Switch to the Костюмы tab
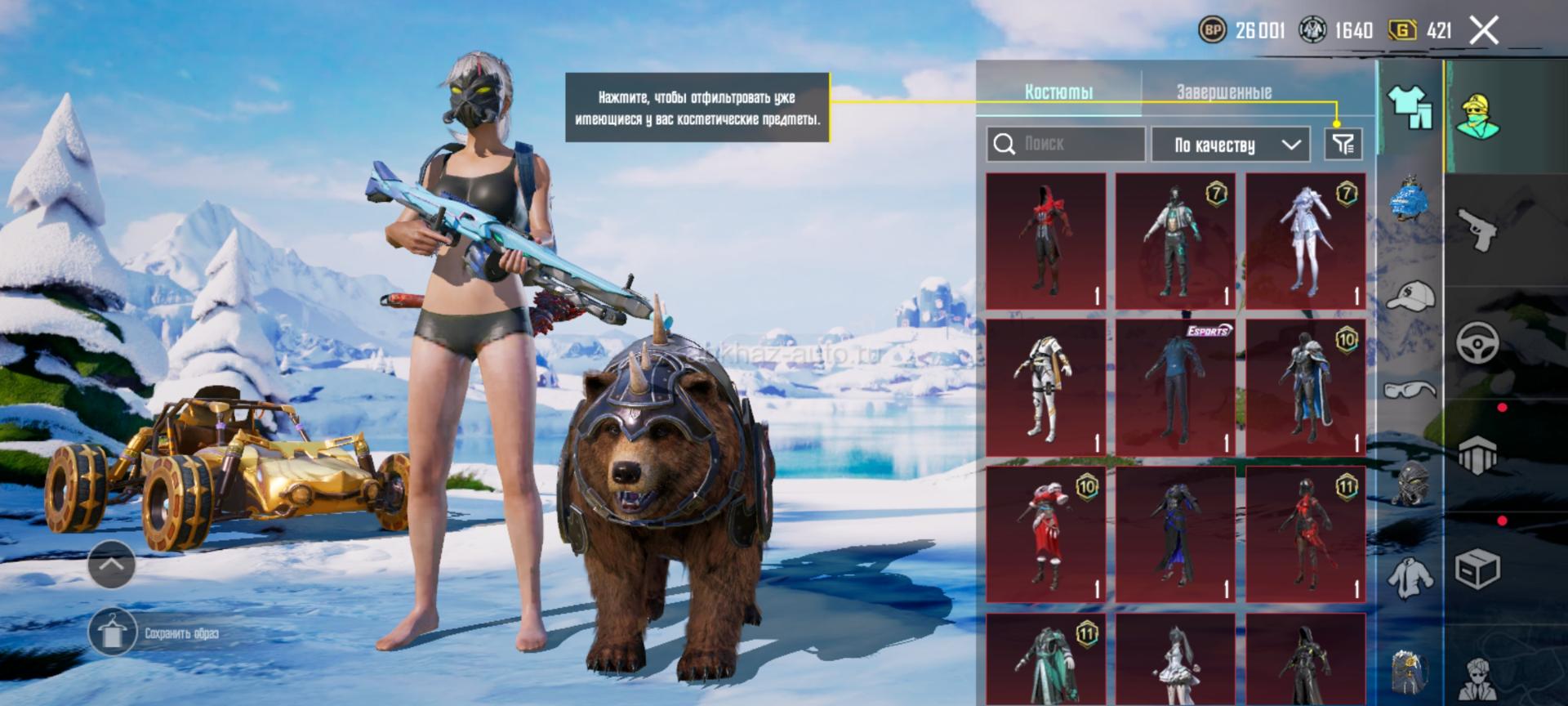 (1058, 92)
